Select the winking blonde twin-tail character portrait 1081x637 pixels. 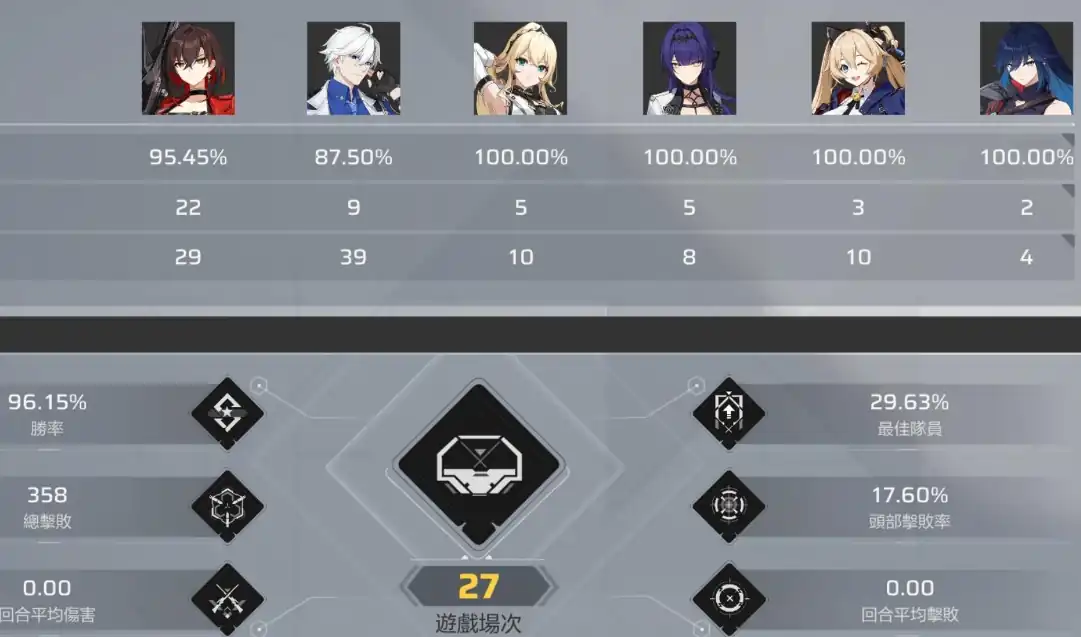coord(857,68)
